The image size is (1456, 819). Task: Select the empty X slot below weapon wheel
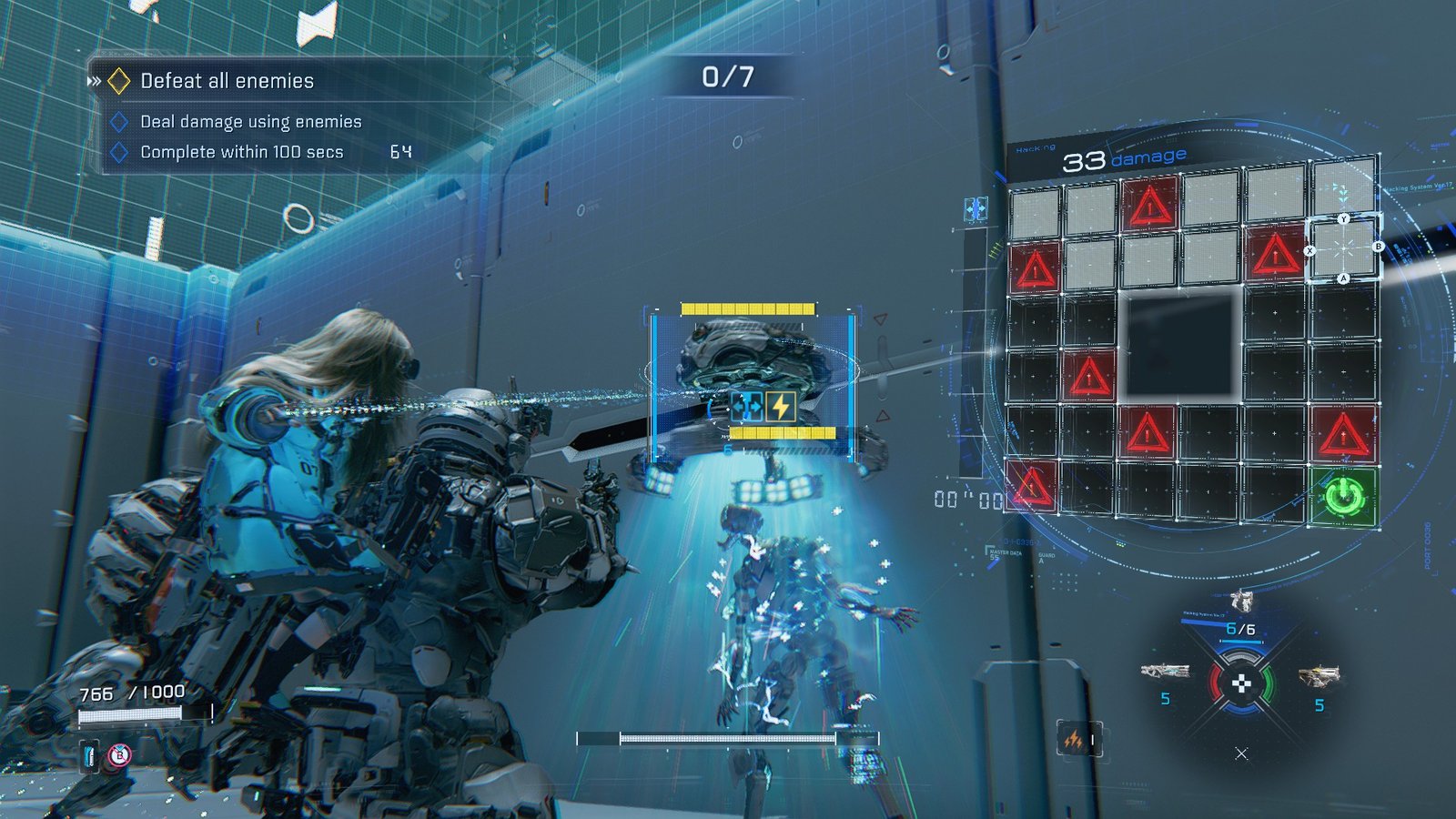(1241, 753)
